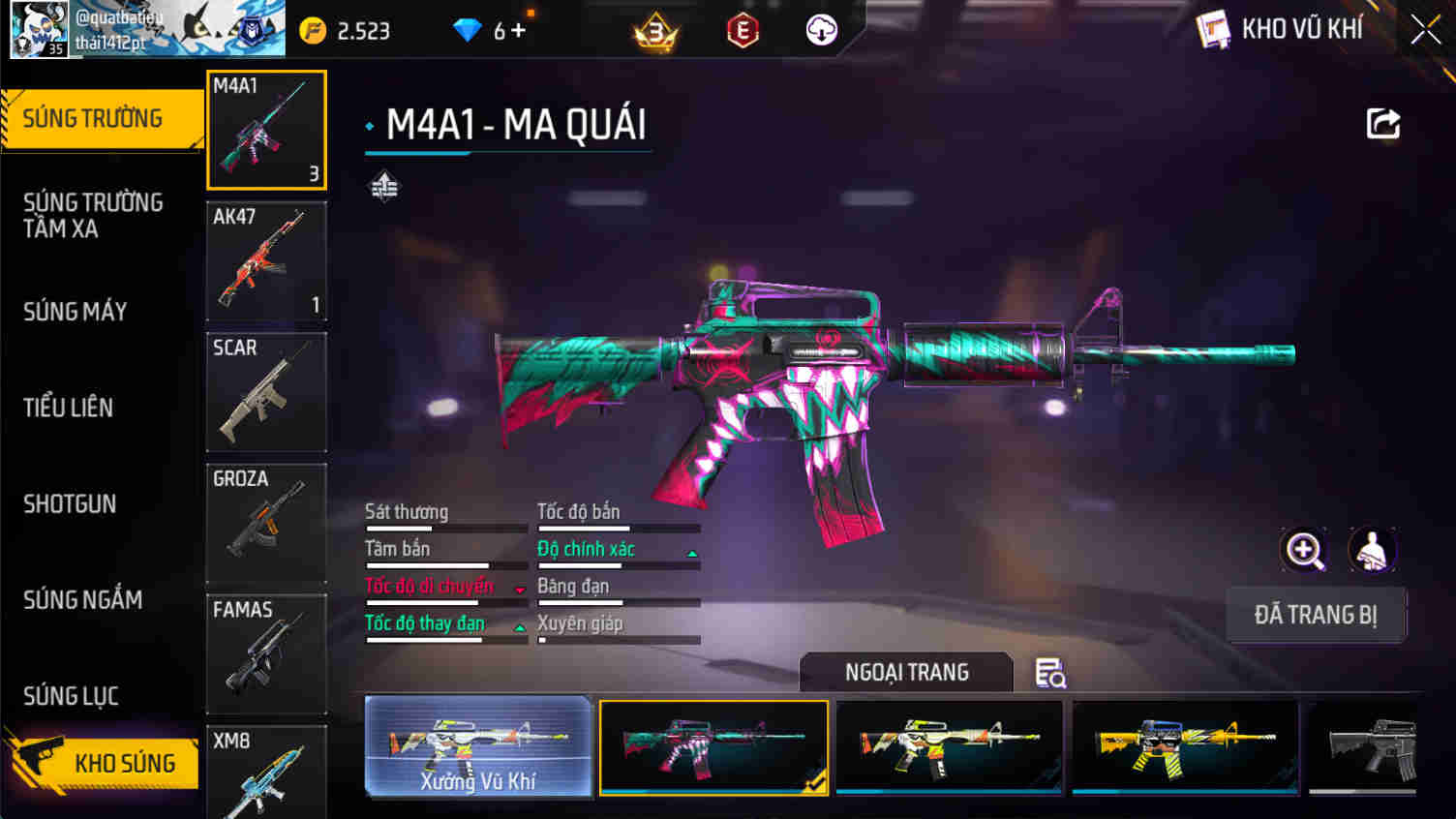Close the weapon vault screen

click(1425, 29)
